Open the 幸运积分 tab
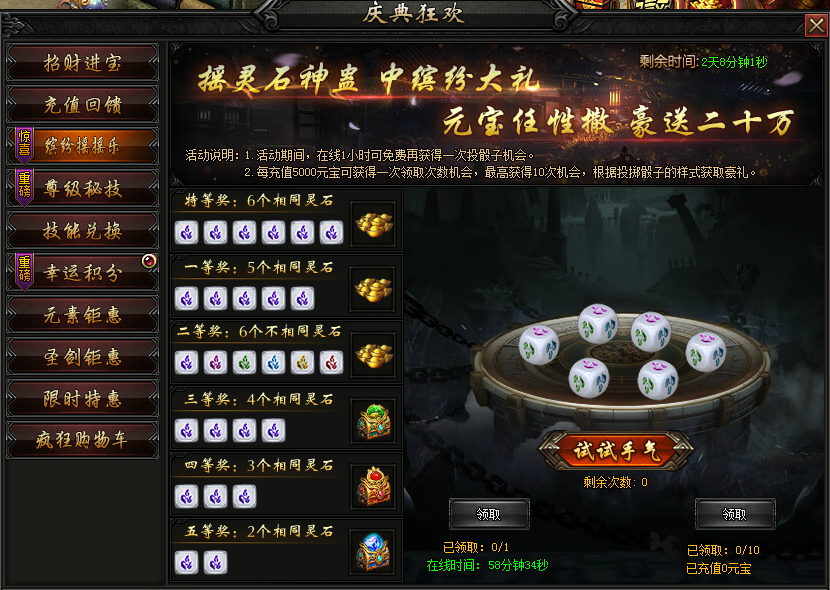This screenshot has width=830, height=590. pos(83,272)
